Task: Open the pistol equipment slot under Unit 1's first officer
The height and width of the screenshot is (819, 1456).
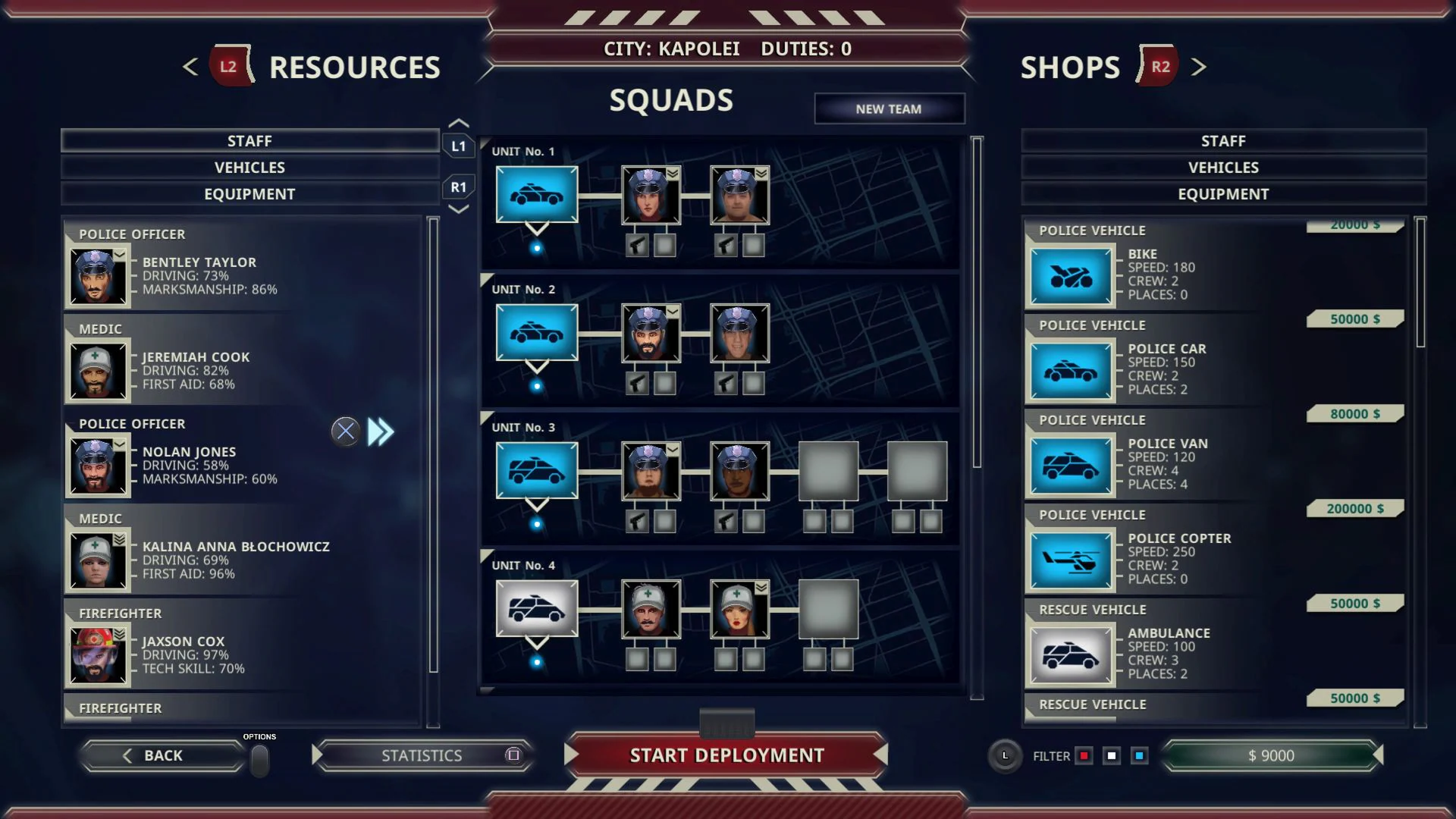Action: (x=637, y=245)
